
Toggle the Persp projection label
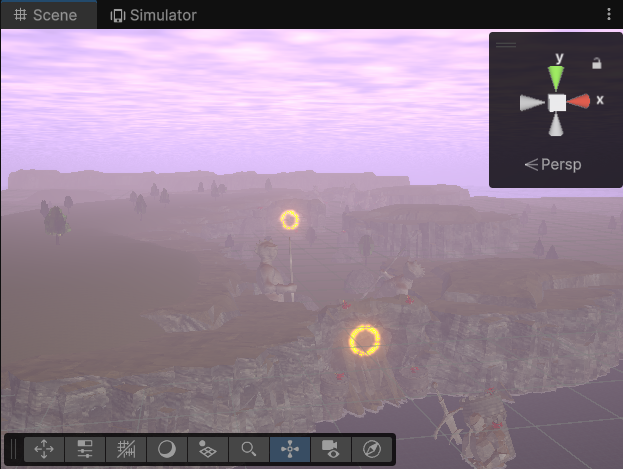(553, 164)
